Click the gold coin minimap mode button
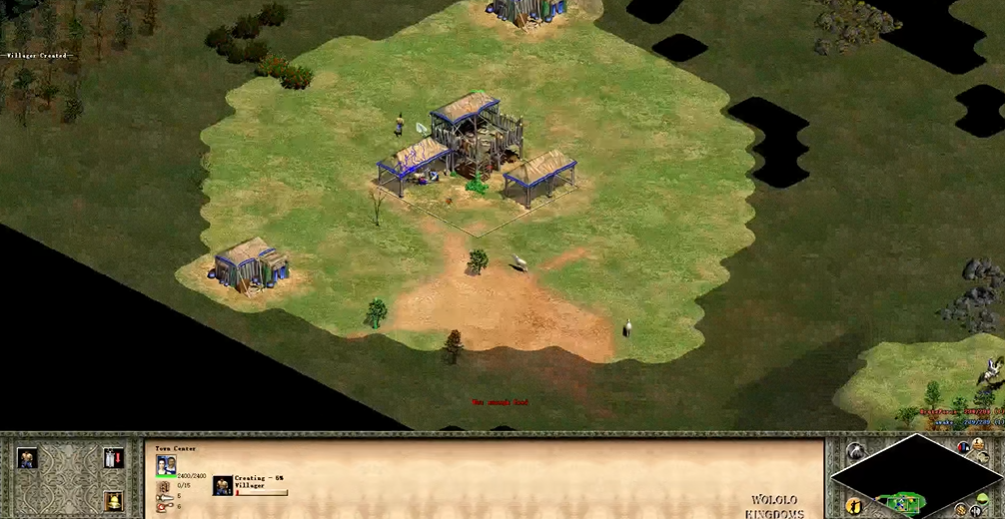The height and width of the screenshot is (519, 1005). coord(962,511)
